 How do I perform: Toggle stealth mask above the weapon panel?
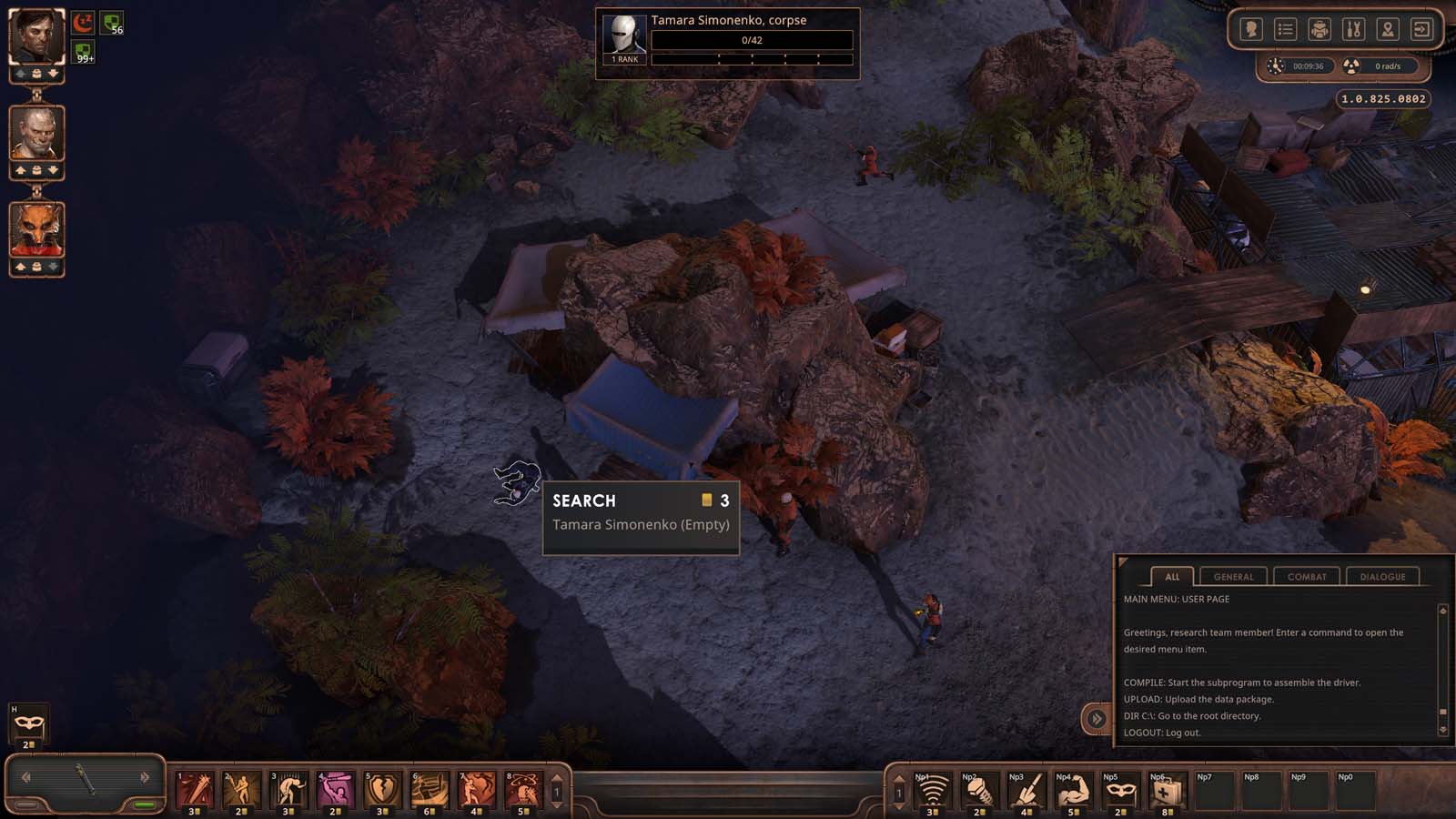click(28, 724)
